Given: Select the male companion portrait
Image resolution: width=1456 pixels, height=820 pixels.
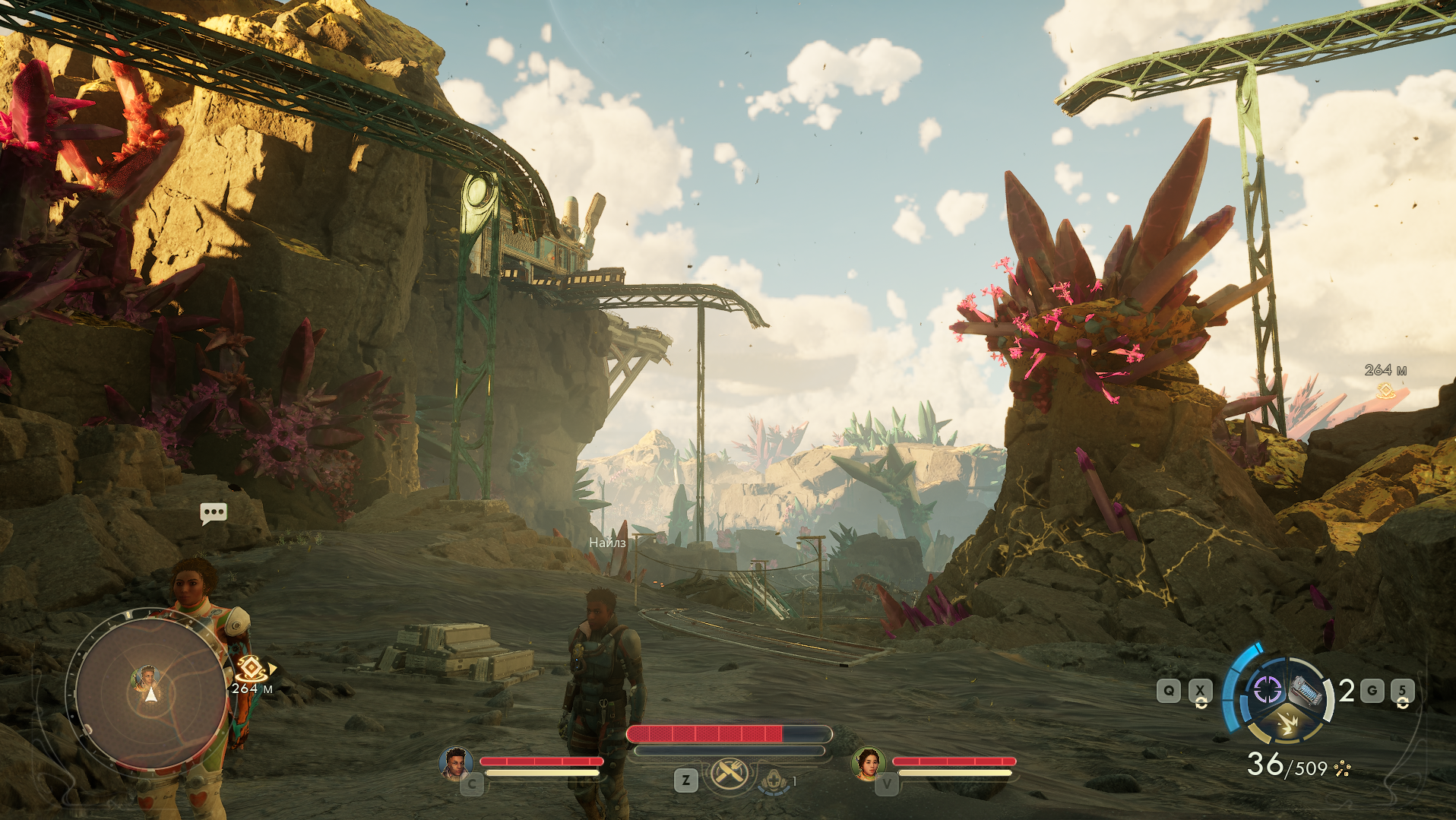Looking at the screenshot, I should point(455,762).
